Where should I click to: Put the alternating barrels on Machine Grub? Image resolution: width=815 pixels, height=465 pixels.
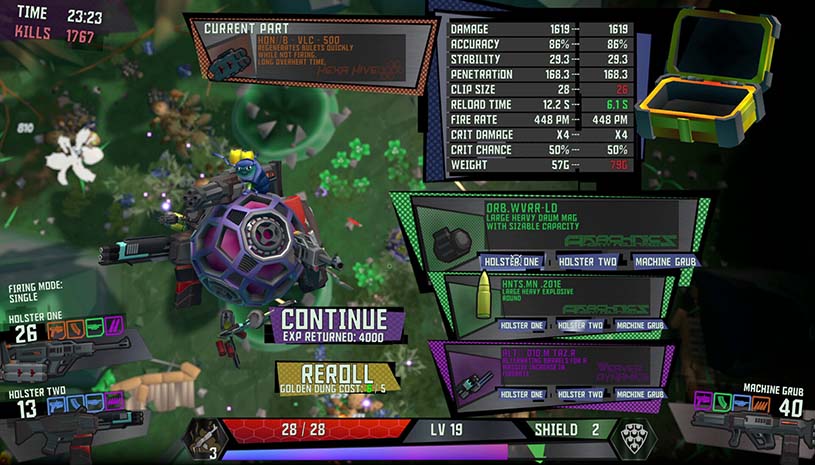tap(640, 394)
